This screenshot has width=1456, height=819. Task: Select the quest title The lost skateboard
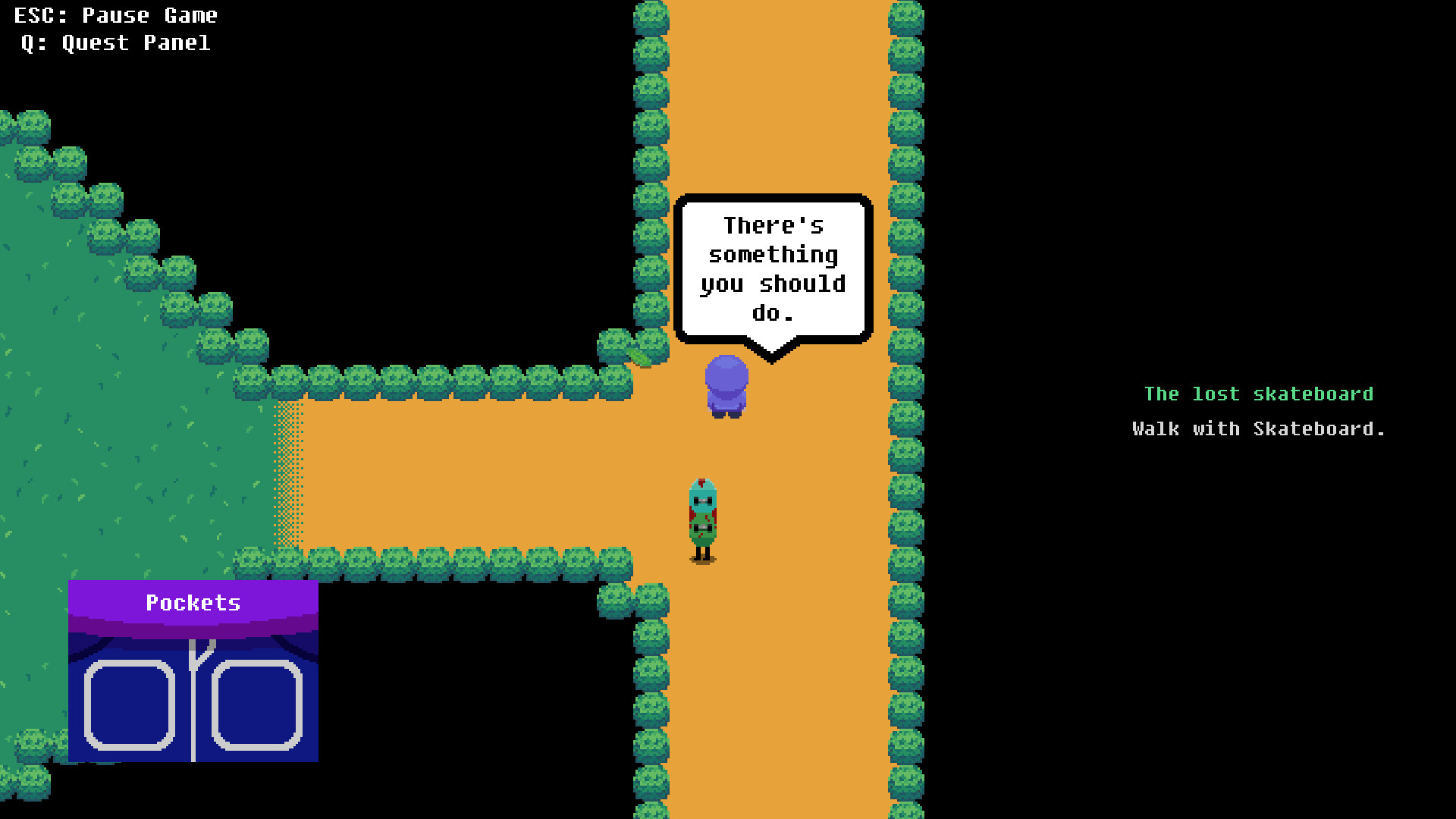click(x=1259, y=394)
